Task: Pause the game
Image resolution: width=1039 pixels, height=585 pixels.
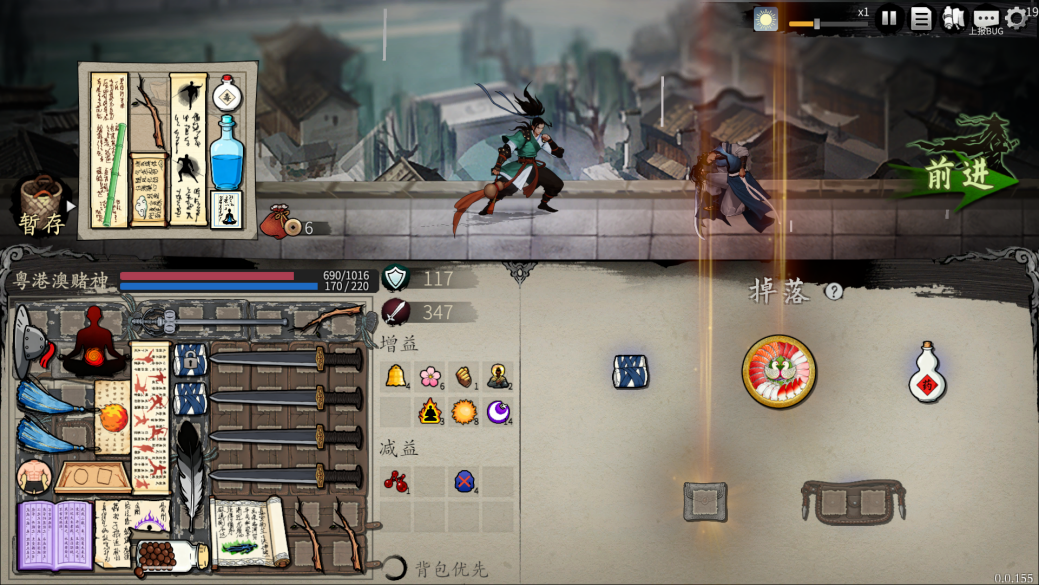Action: click(888, 18)
